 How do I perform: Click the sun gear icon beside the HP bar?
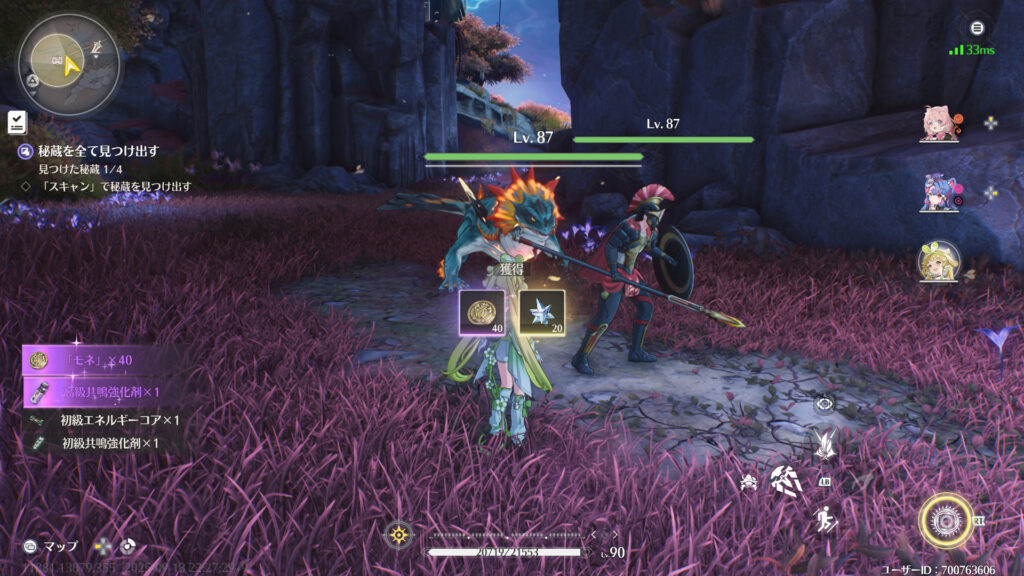pos(399,535)
